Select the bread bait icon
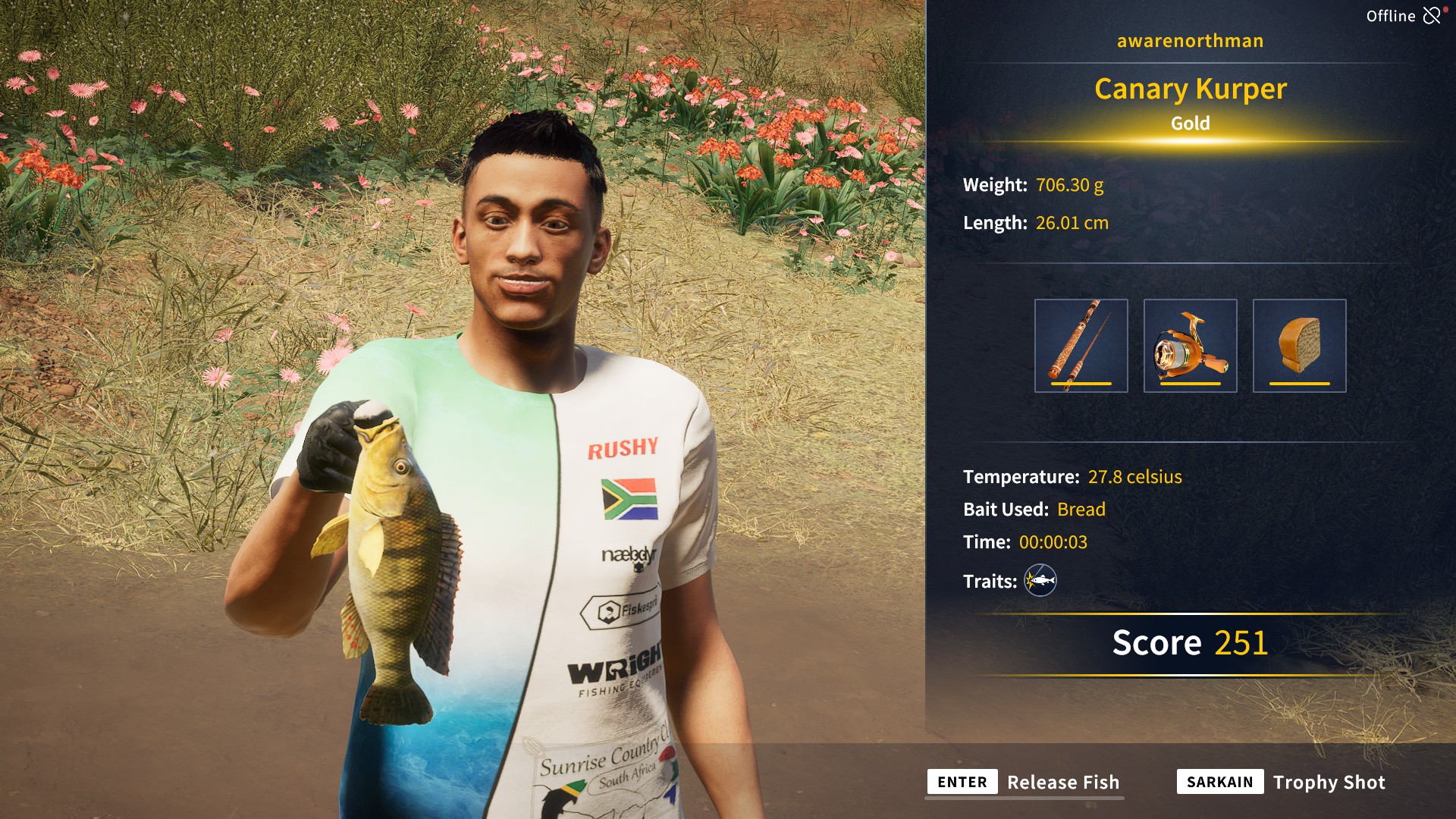Image resolution: width=1456 pixels, height=819 pixels. coord(1300,345)
